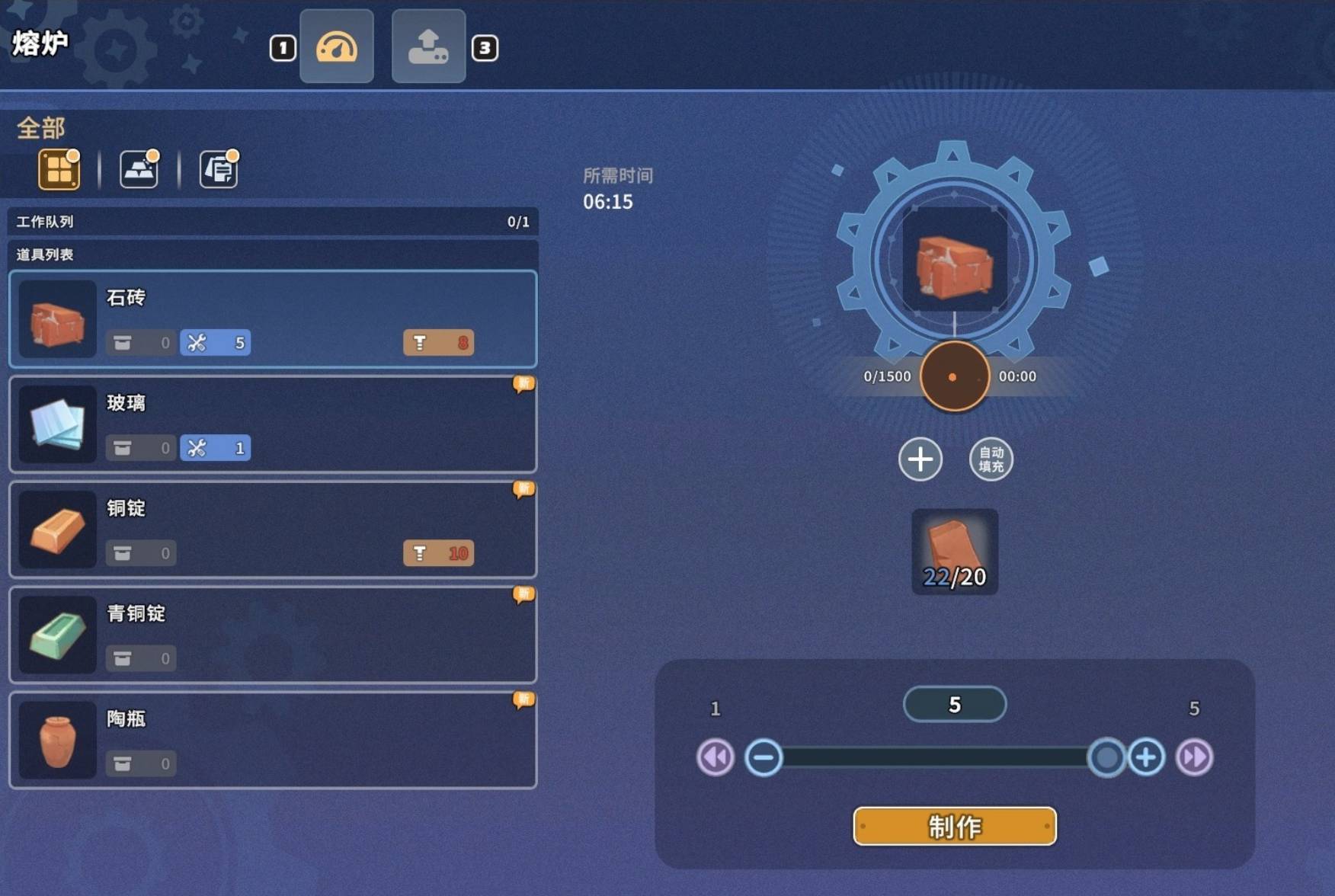Select the 铜锭 copper ingot recipe
This screenshot has height=896, width=1335.
pyautogui.click(x=273, y=530)
